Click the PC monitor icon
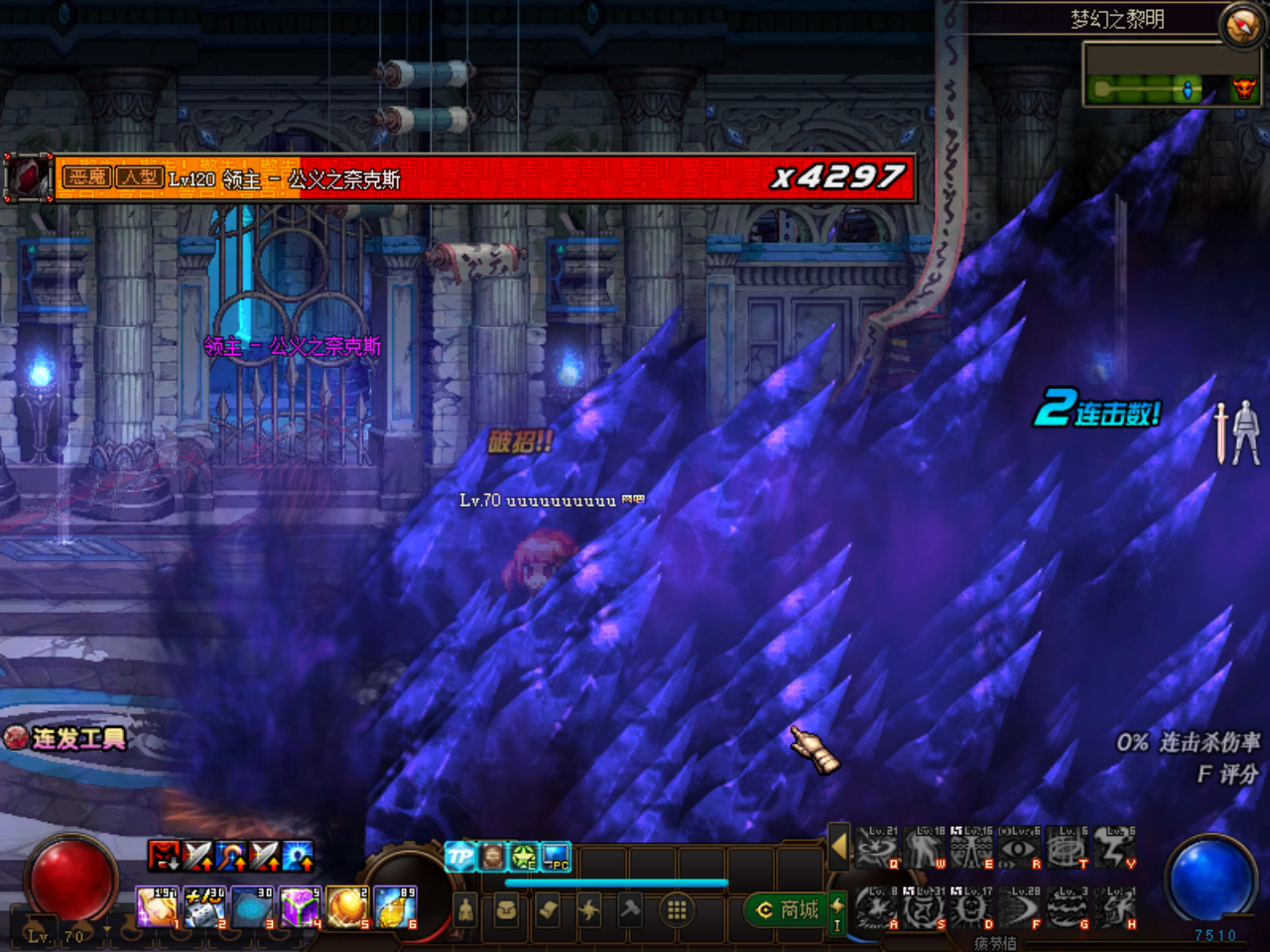 click(x=556, y=856)
